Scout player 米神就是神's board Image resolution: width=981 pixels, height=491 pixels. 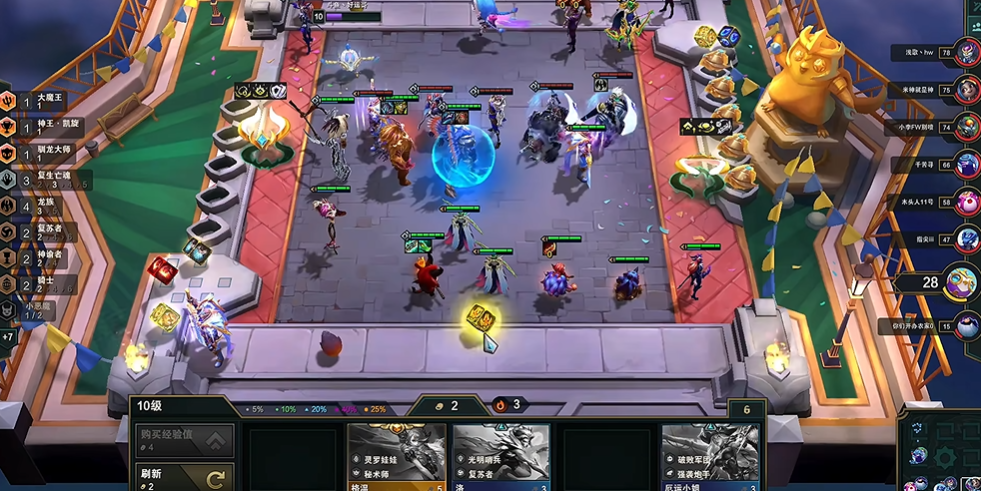pyautogui.click(x=966, y=90)
